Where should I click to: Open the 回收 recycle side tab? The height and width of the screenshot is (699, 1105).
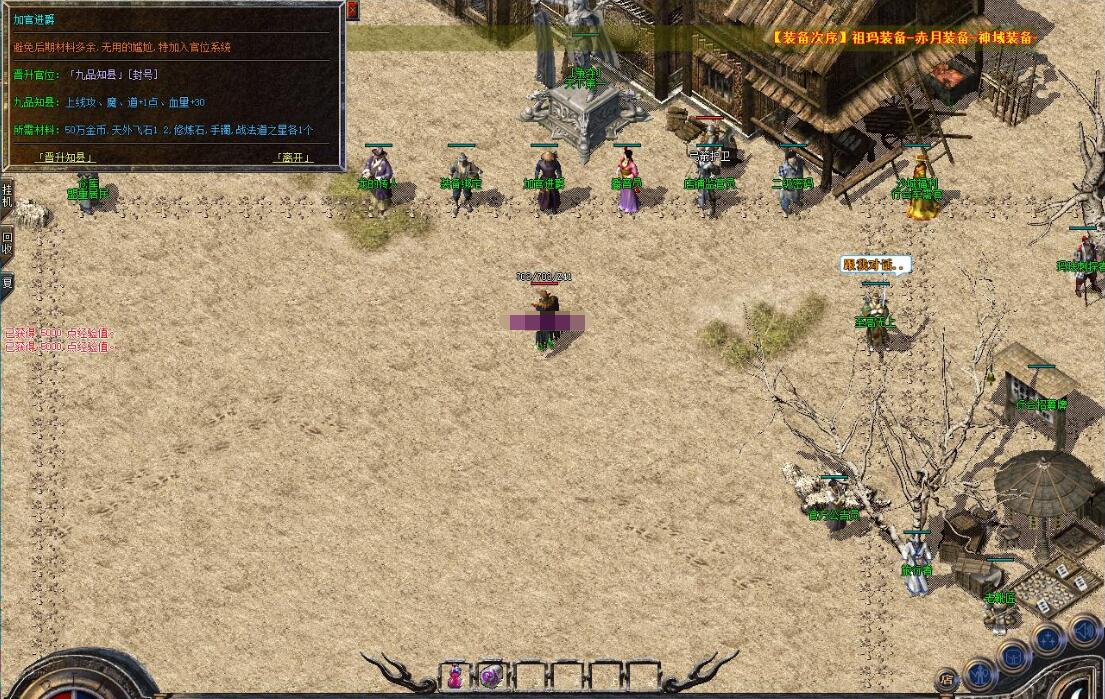tap(7, 243)
